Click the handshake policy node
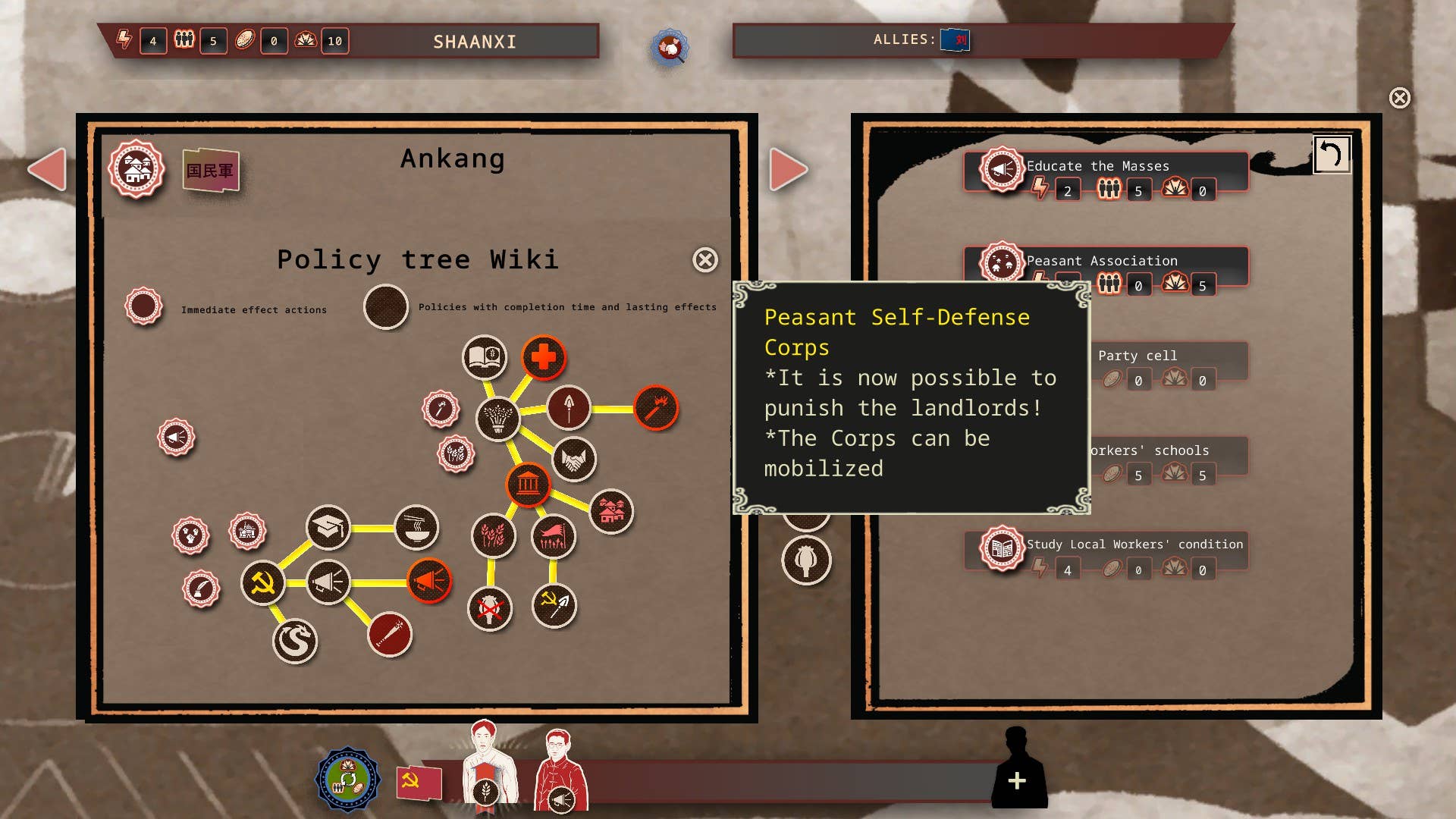Image resolution: width=1456 pixels, height=819 pixels. pos(574,460)
